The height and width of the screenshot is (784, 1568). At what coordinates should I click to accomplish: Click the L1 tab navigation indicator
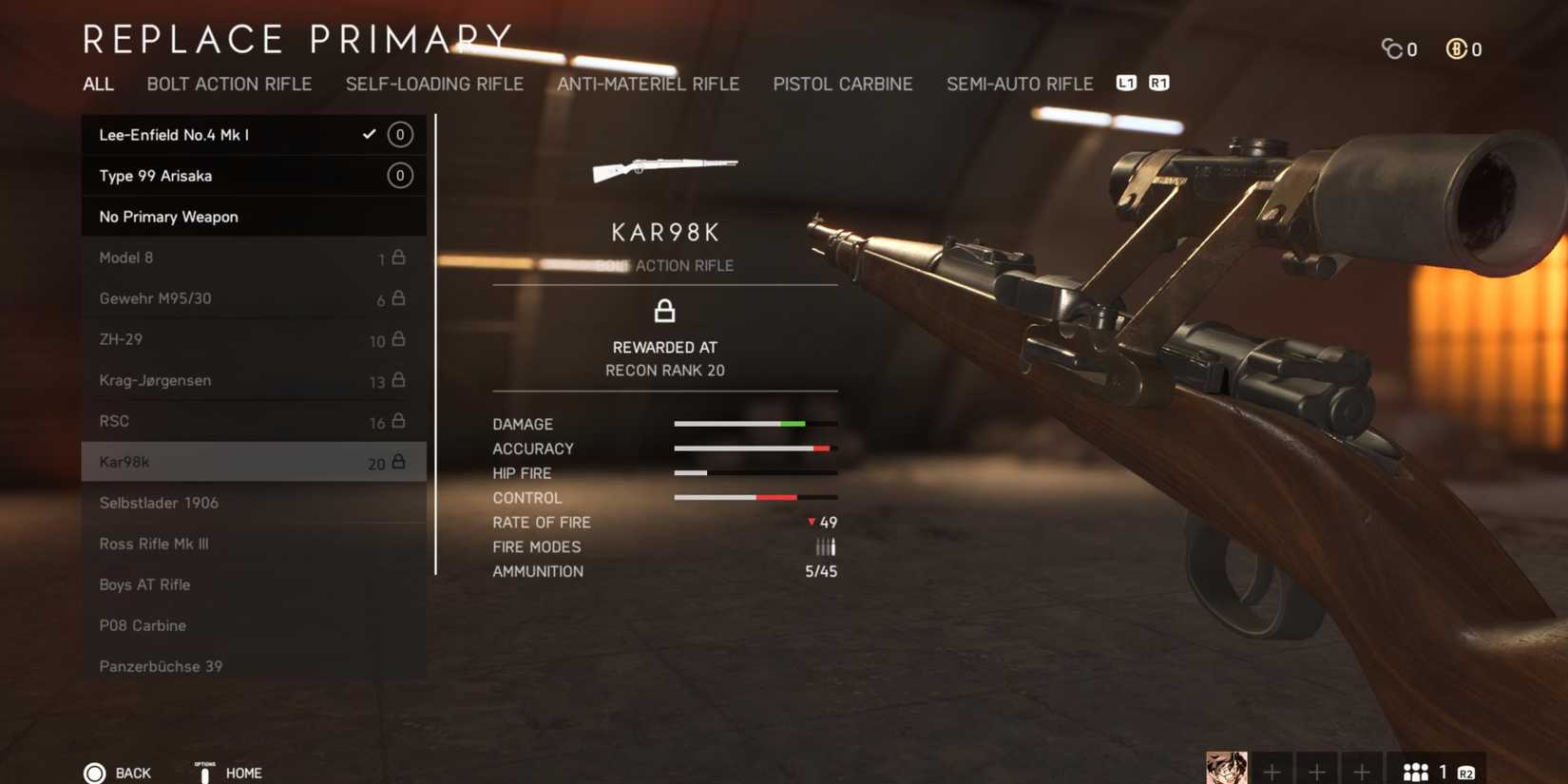(x=1127, y=83)
